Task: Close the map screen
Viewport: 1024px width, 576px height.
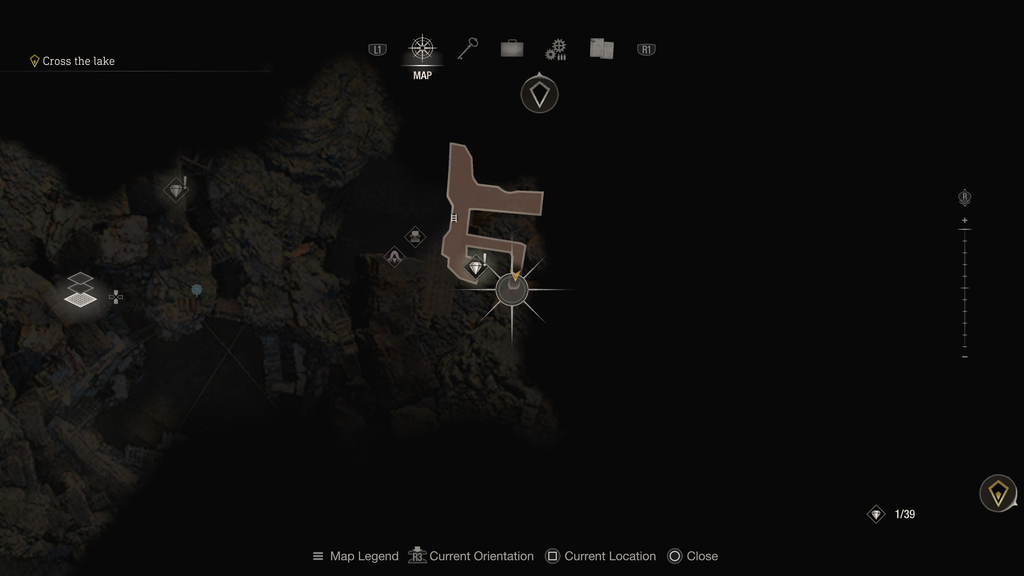Action: (x=692, y=556)
